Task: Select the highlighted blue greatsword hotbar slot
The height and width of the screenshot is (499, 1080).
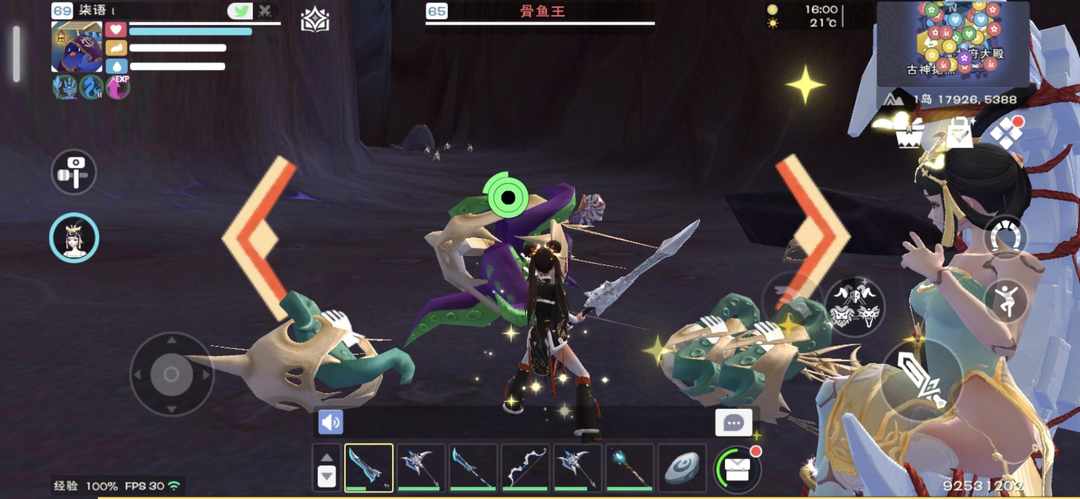Action: coord(369,467)
